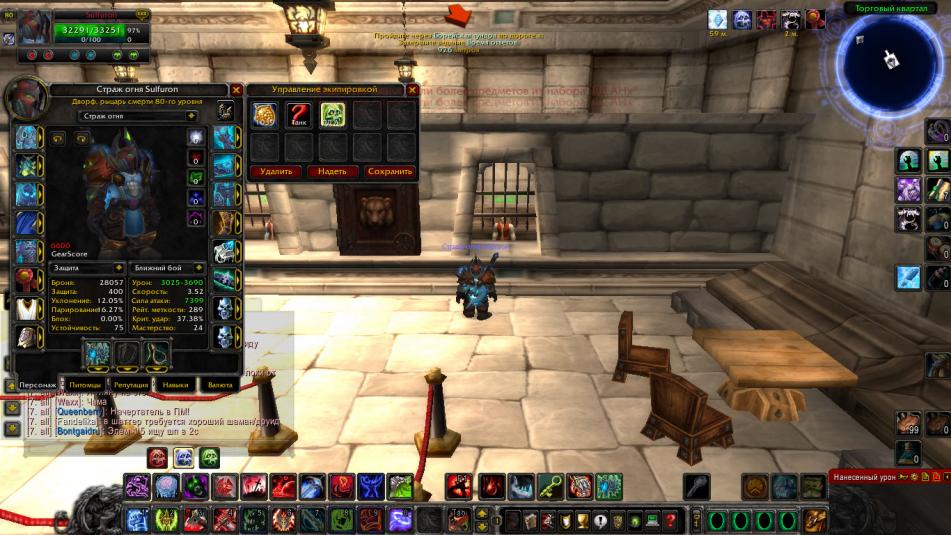
Task: Open the Страж огня title dropdown
Action: point(191,116)
